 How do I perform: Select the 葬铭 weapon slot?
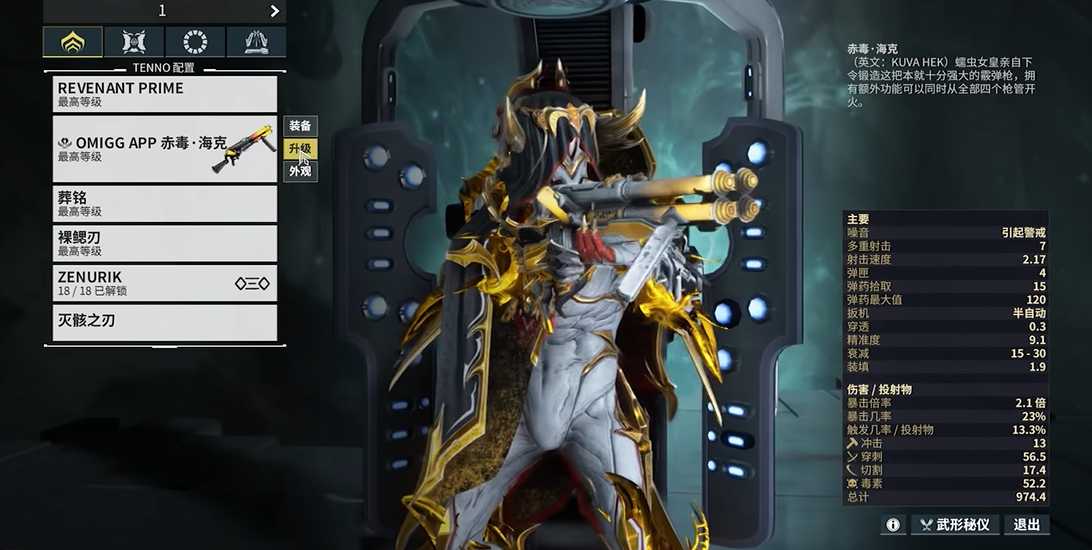point(165,204)
